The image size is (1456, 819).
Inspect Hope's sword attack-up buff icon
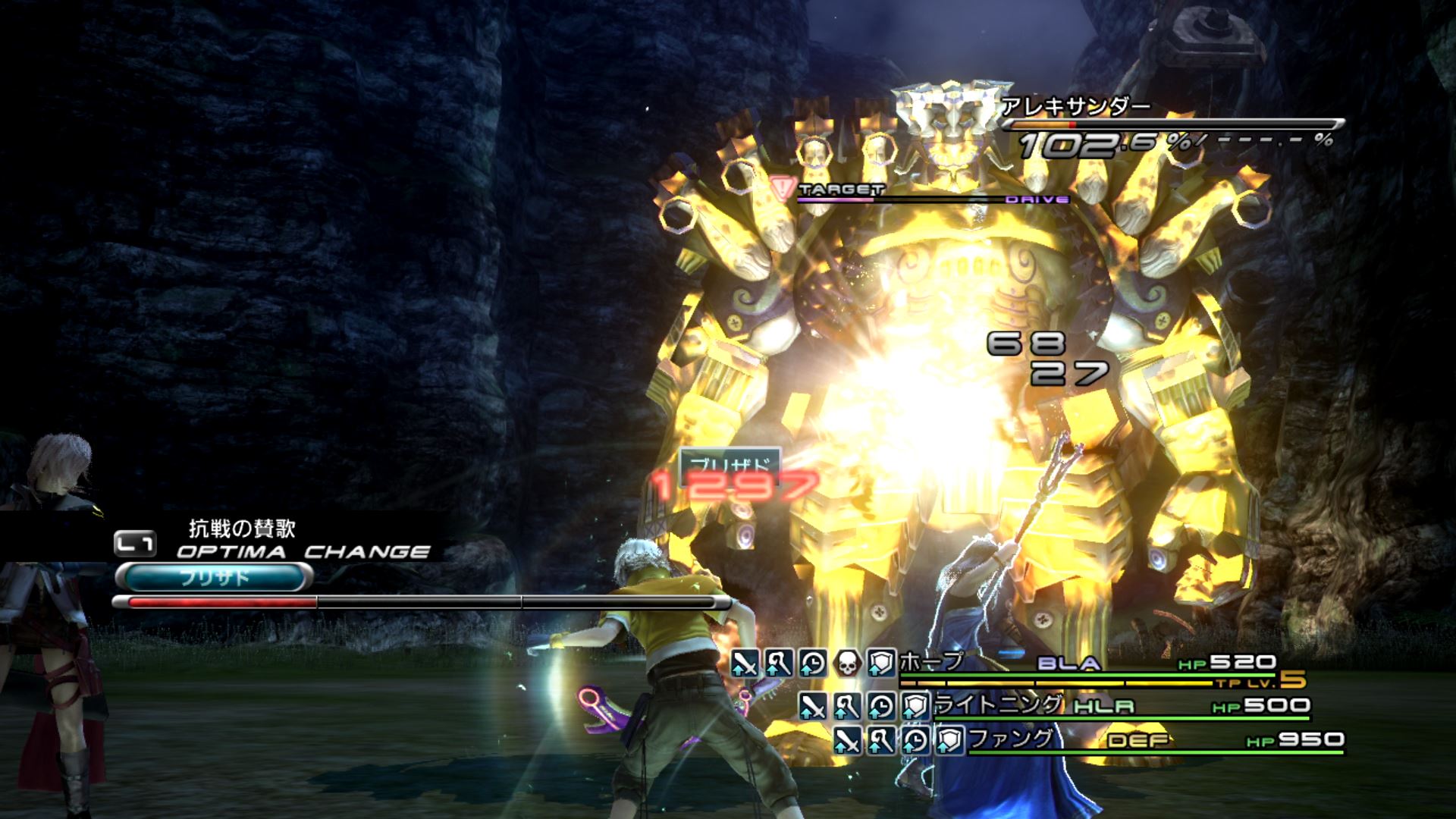point(745,664)
